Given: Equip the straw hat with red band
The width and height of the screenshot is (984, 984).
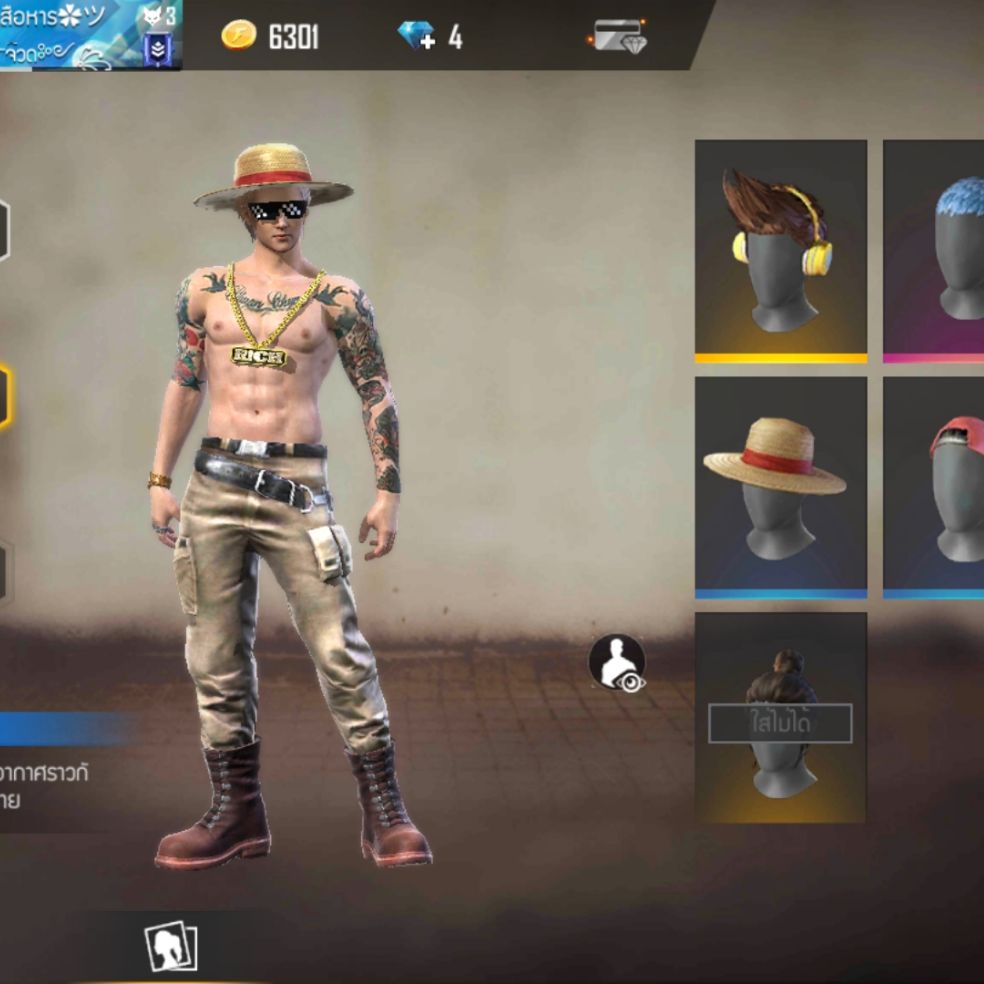Looking at the screenshot, I should point(781,486).
